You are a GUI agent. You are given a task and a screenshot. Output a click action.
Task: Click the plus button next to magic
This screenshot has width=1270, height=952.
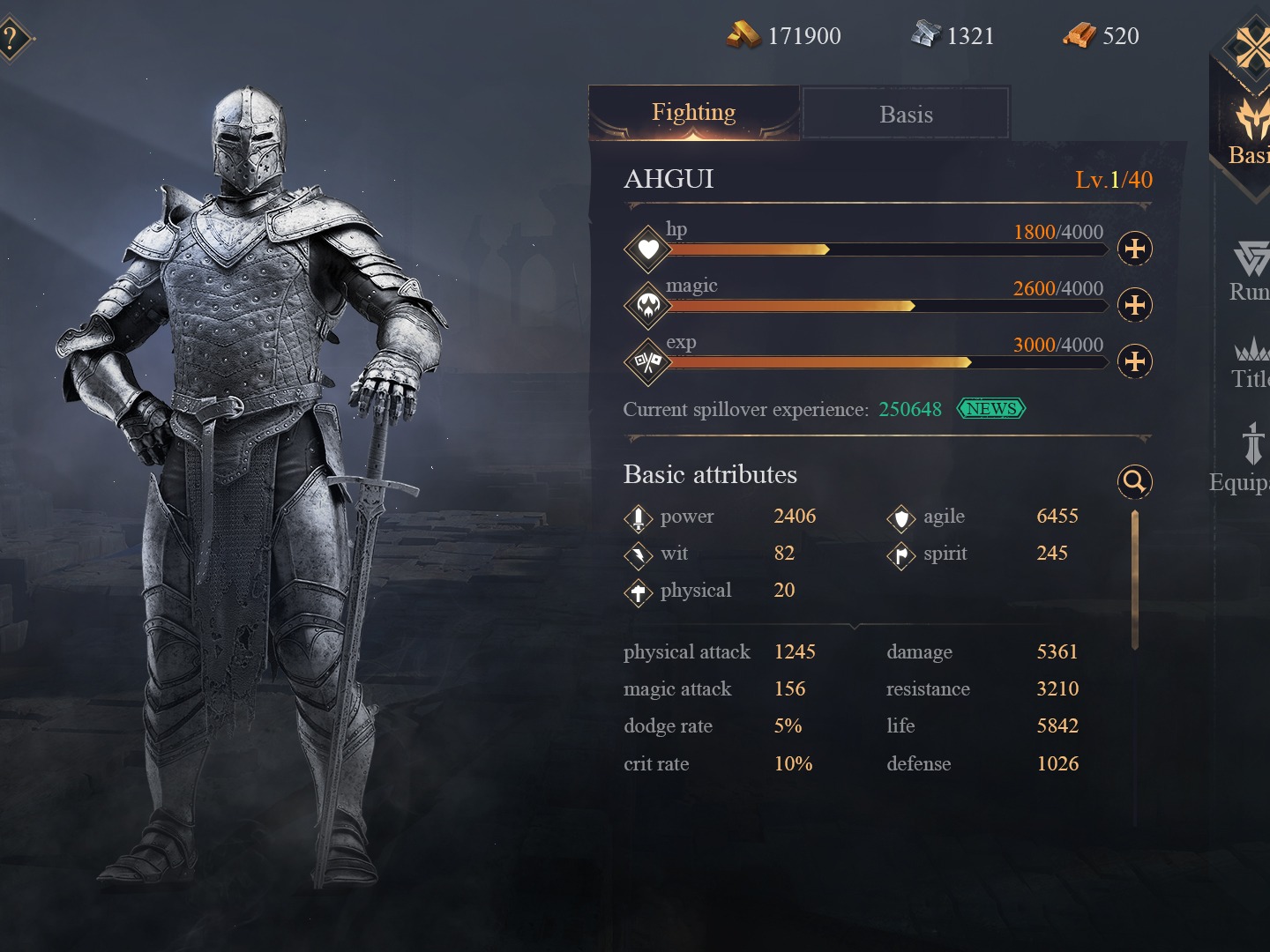coord(1135,305)
